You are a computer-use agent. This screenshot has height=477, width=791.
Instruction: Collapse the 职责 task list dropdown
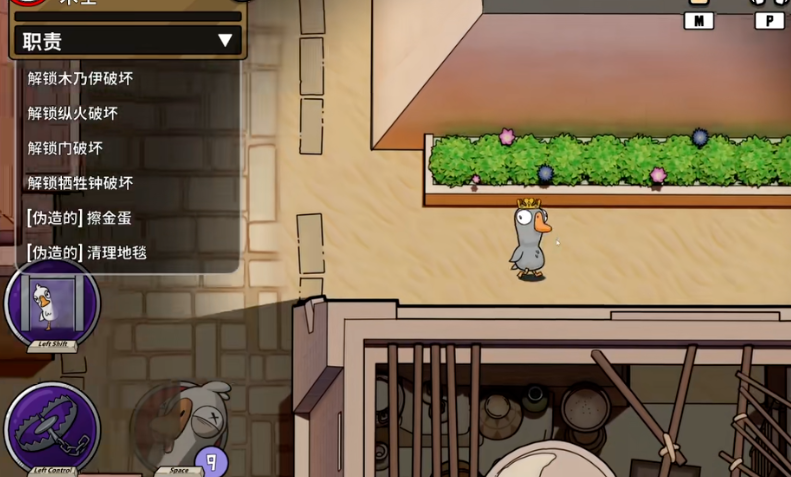tap(225, 41)
